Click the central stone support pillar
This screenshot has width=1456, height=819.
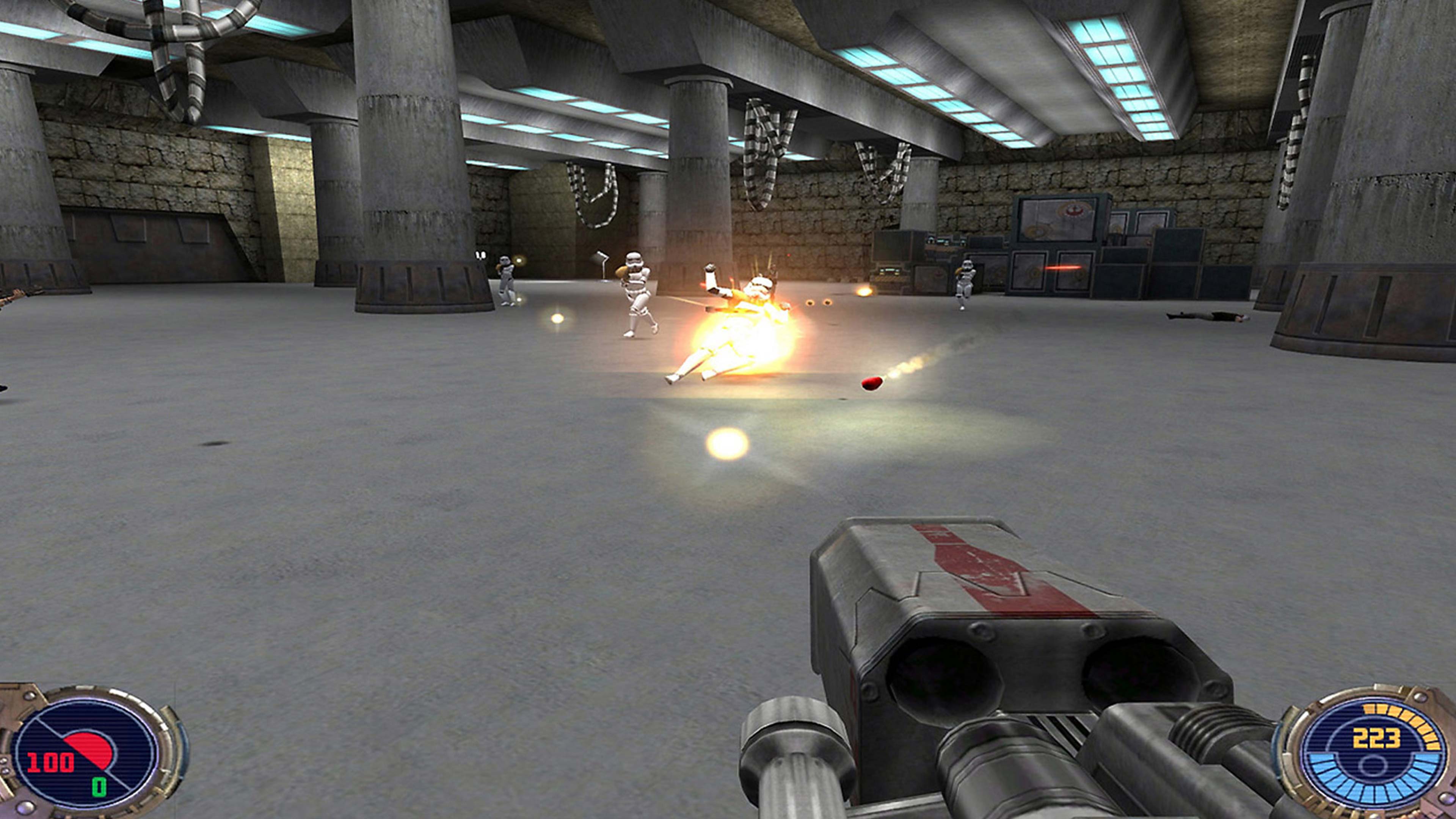pyautogui.click(x=695, y=169)
